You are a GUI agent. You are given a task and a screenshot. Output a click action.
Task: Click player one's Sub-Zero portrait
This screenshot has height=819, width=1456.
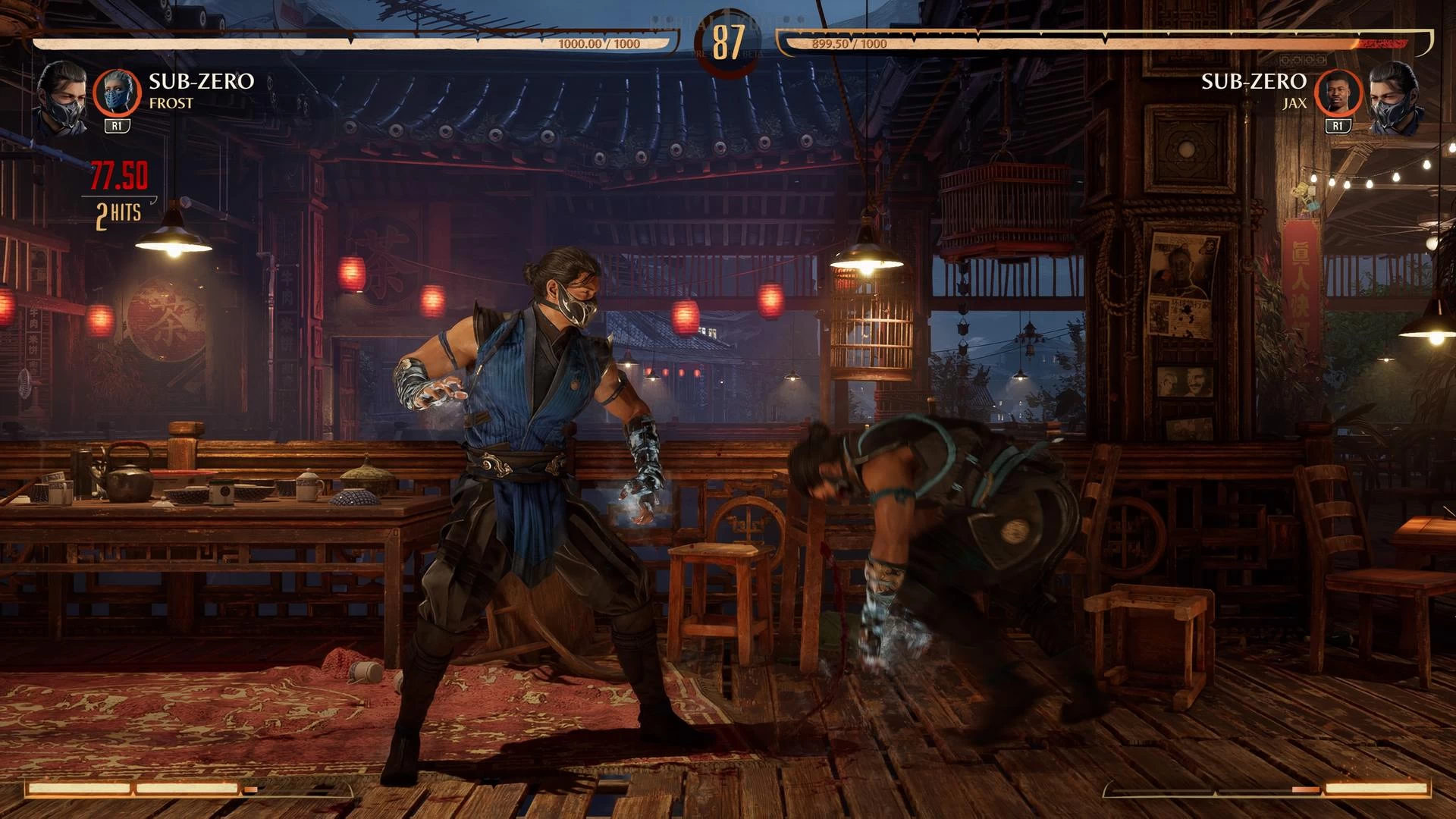coord(61,99)
